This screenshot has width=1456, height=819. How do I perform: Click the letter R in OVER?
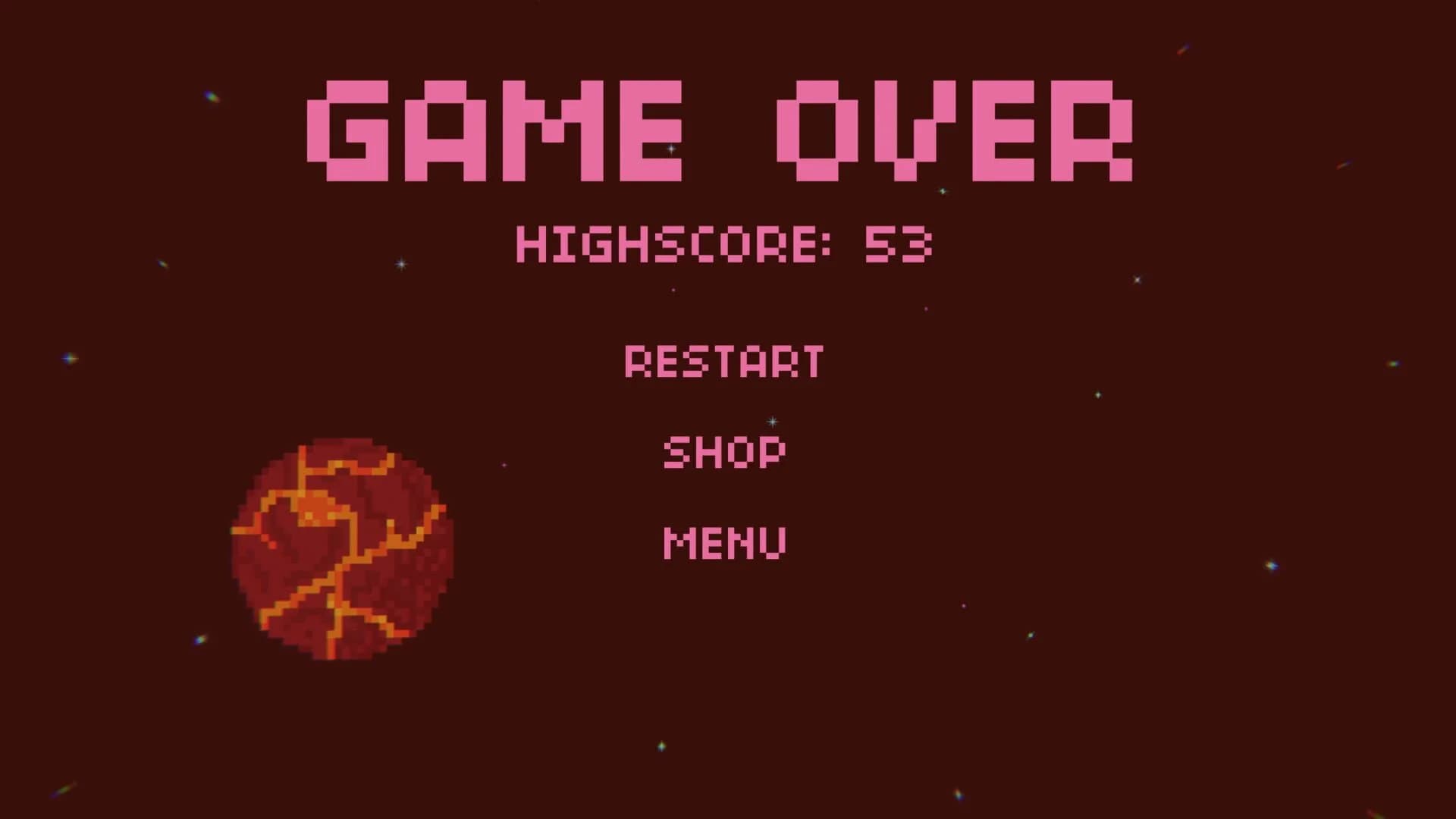(x=1092, y=130)
